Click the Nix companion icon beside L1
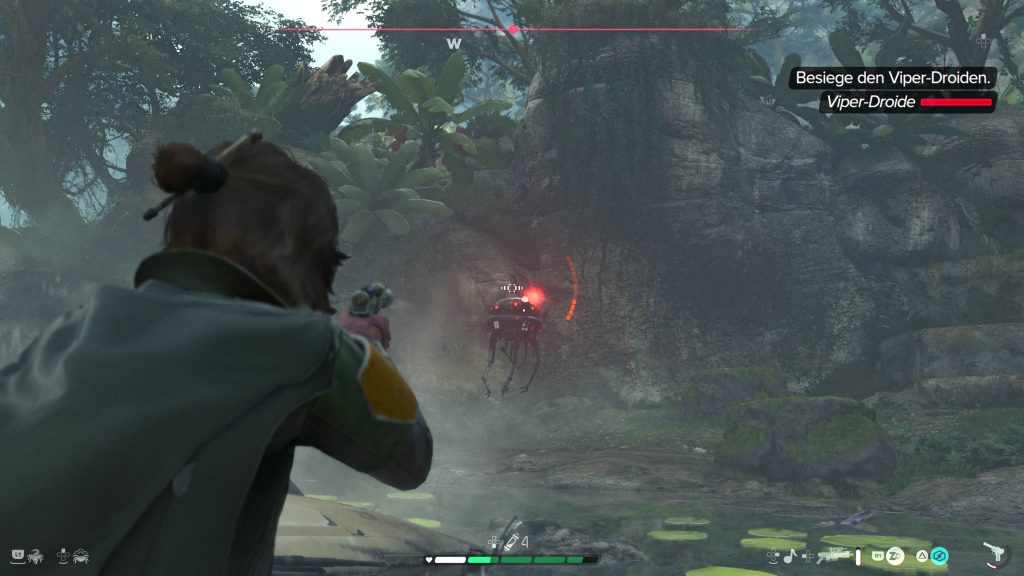 coord(34,553)
